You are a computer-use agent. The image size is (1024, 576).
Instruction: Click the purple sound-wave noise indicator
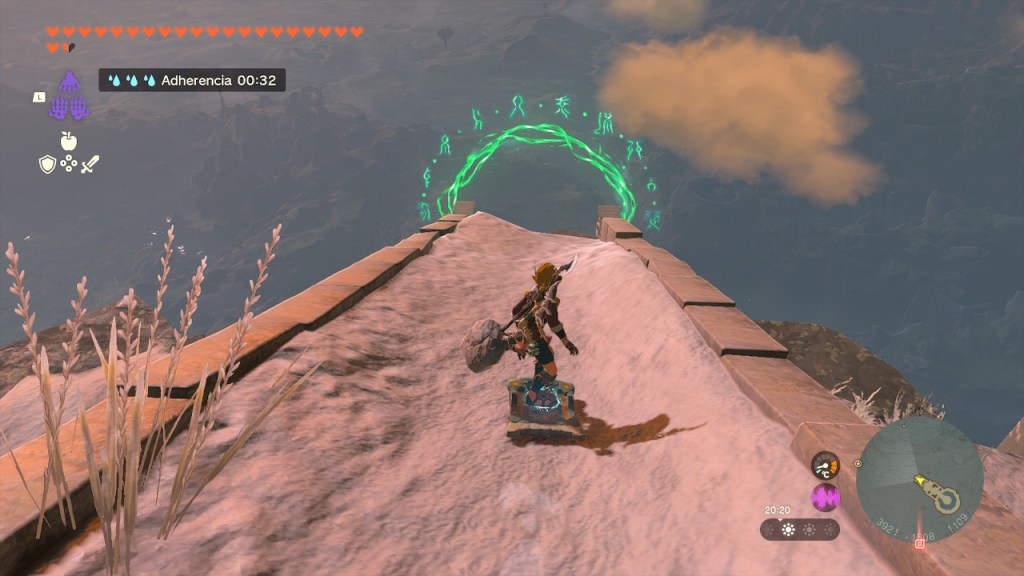click(825, 497)
